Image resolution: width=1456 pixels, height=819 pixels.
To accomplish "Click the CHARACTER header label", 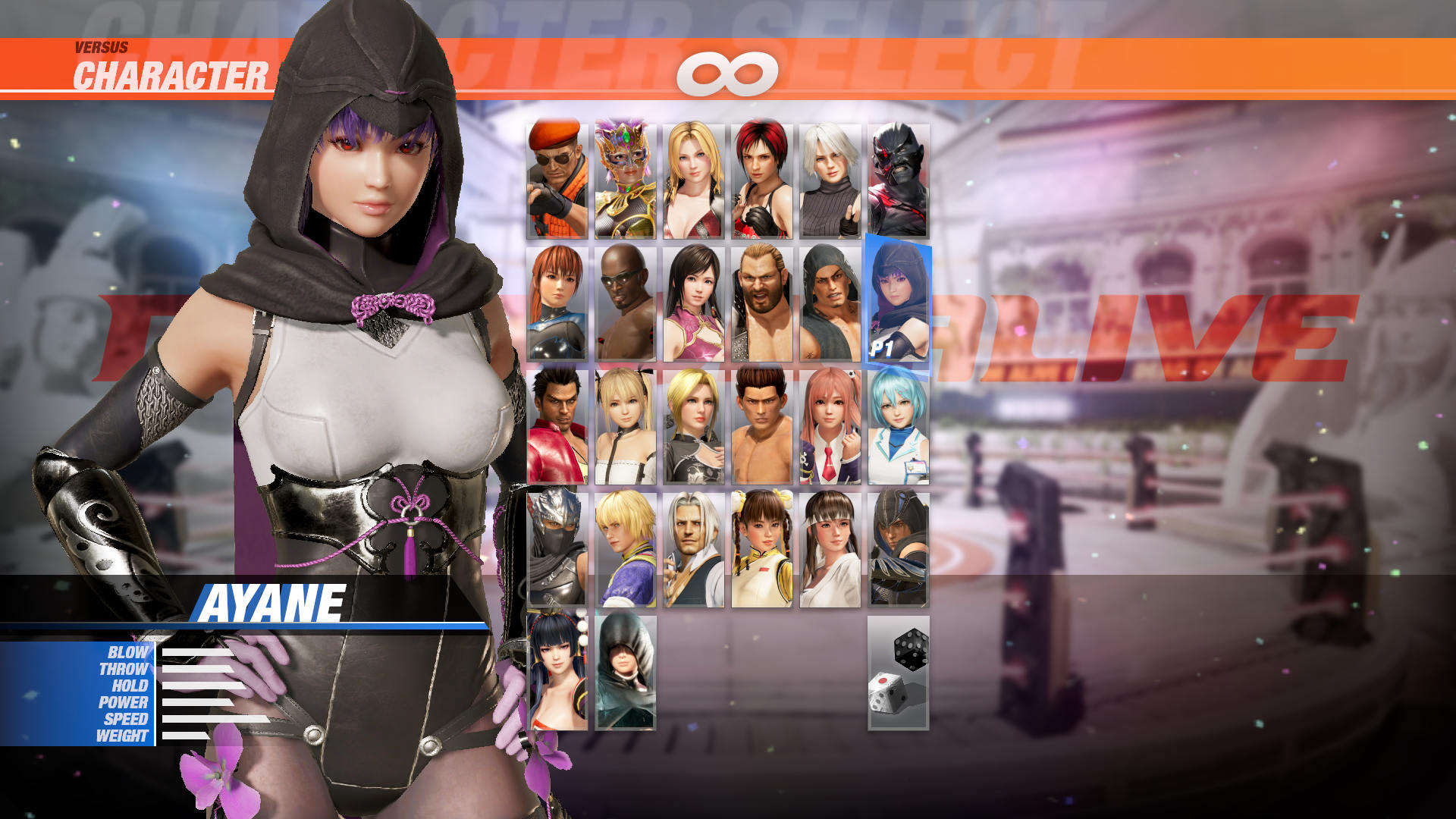I will [x=171, y=76].
